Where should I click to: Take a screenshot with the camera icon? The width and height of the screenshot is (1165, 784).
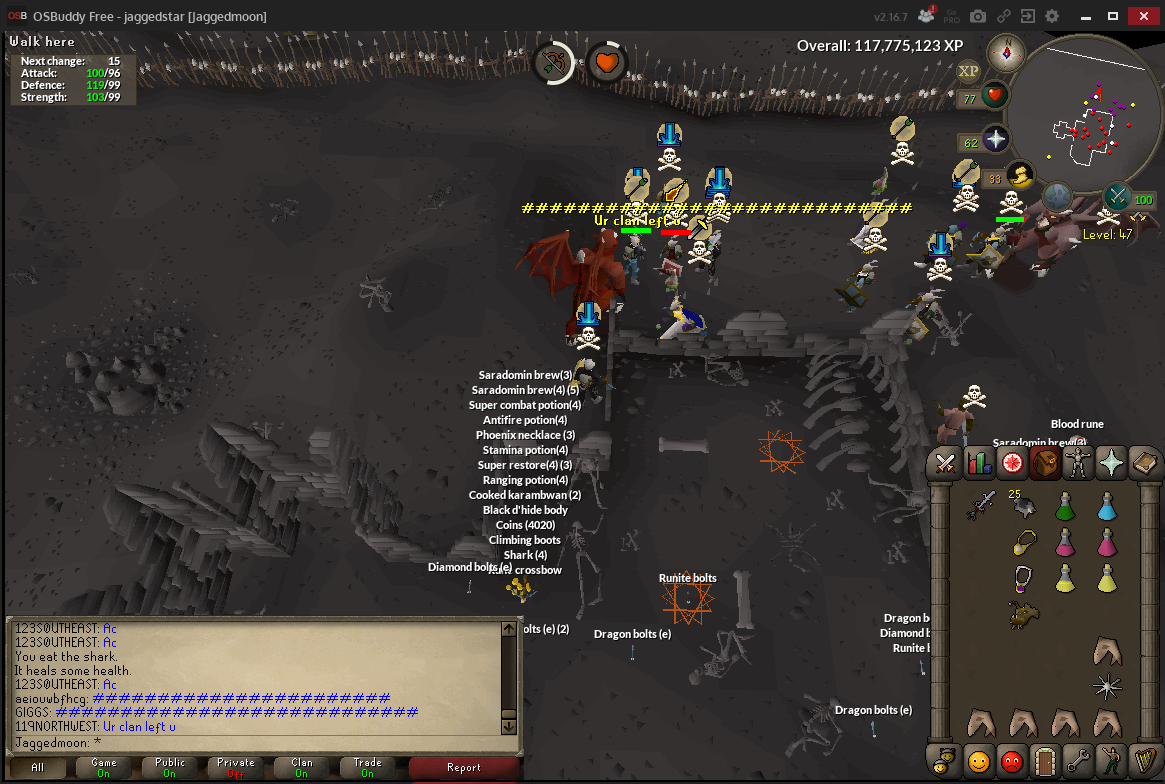[978, 17]
